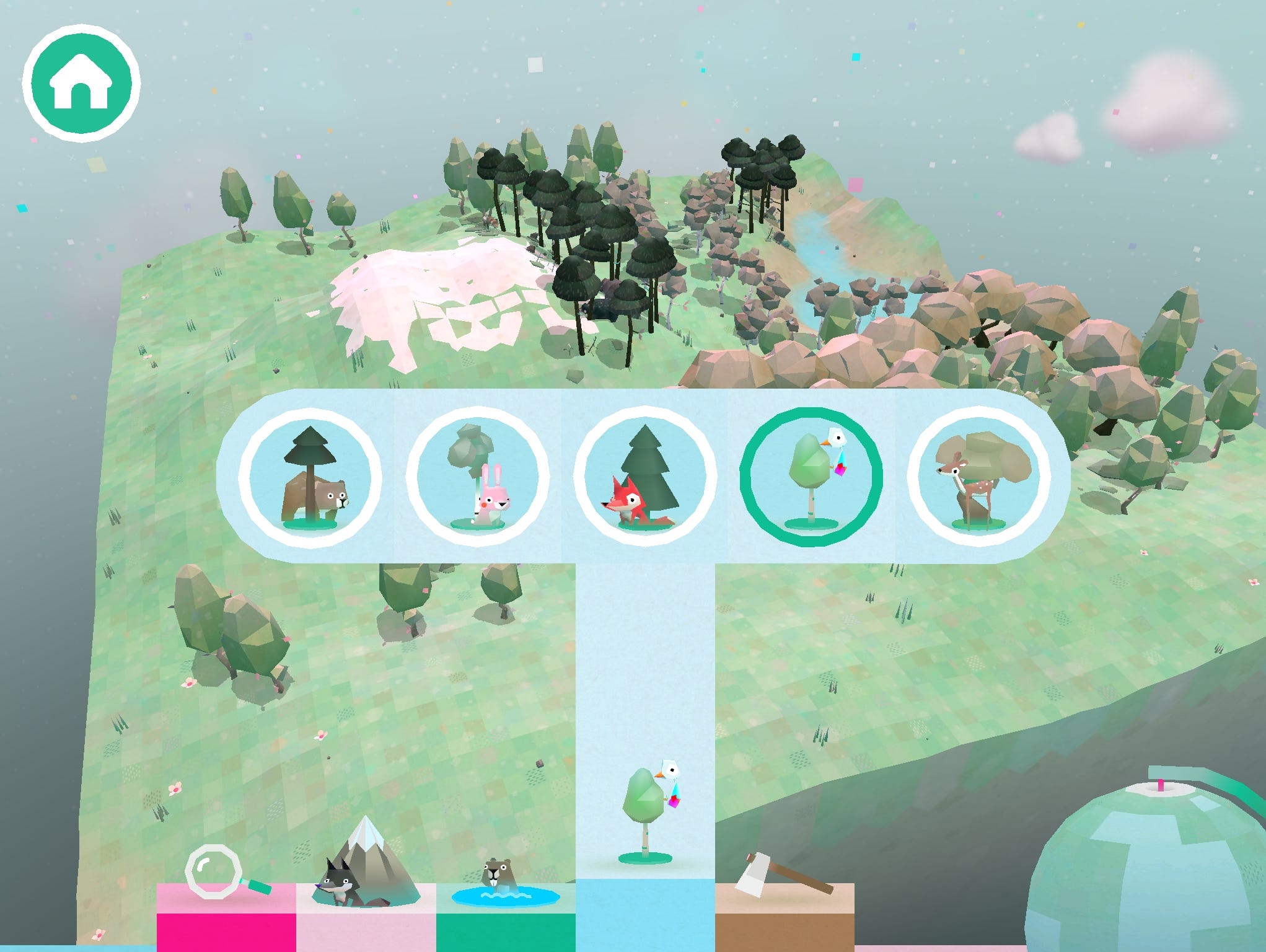Pick the red fox with fir tree
1266x952 pixels.
pos(644,477)
